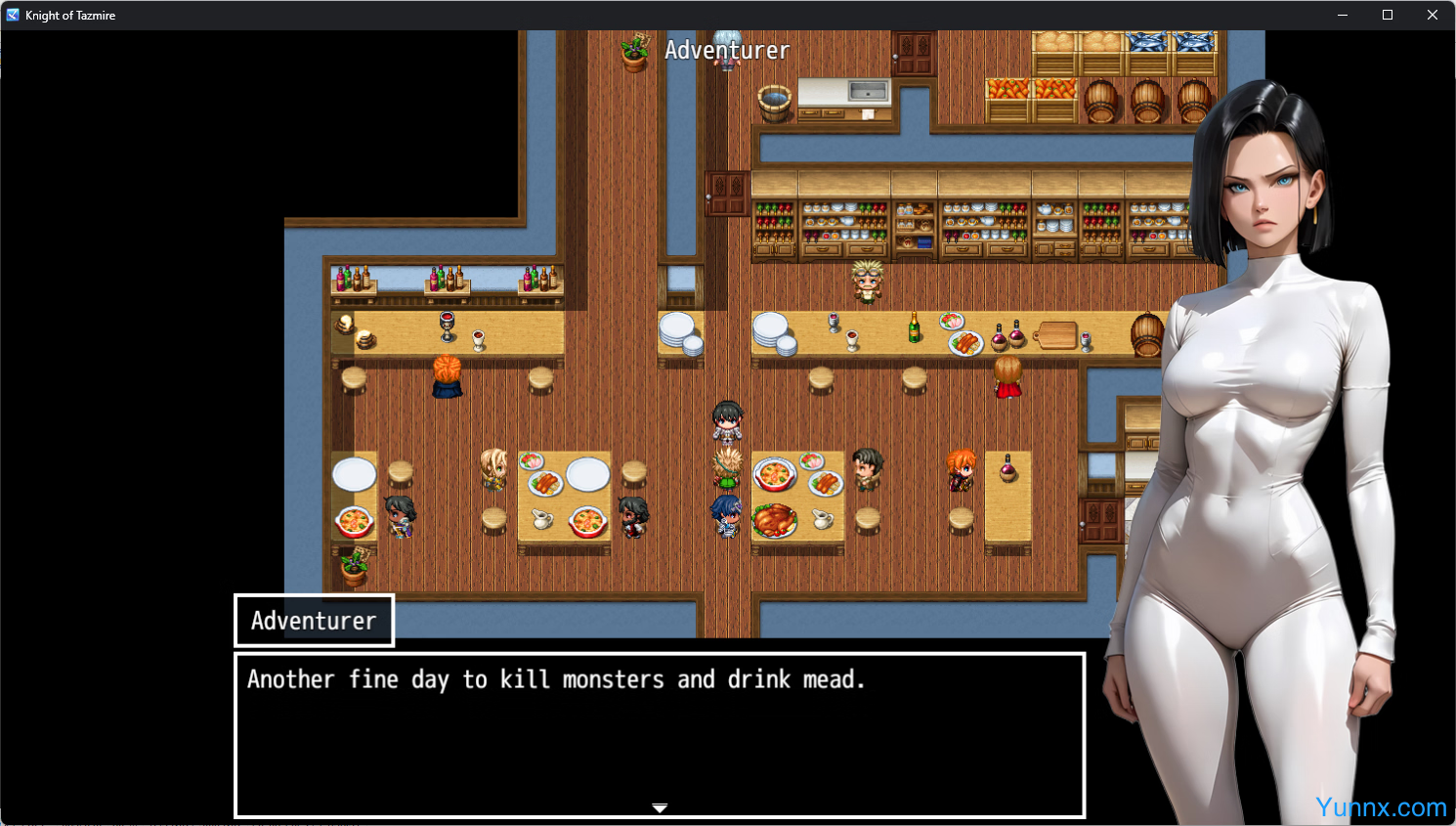The height and width of the screenshot is (826, 1456).
Task: Click the Adventurer dialogue message box
Action: (660, 733)
